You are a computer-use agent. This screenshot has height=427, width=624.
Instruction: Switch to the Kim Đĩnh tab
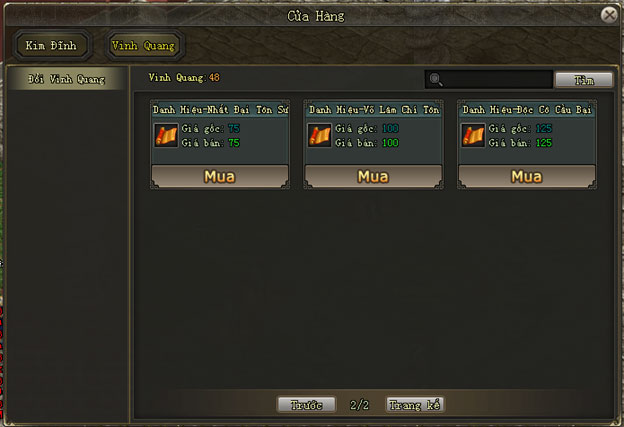[x=51, y=46]
